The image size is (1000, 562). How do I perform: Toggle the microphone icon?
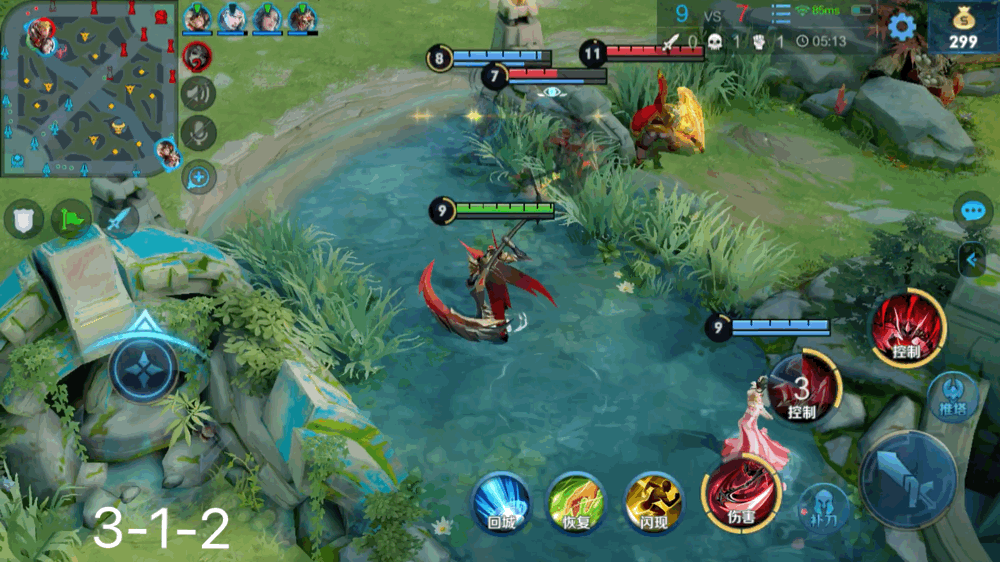[x=199, y=133]
